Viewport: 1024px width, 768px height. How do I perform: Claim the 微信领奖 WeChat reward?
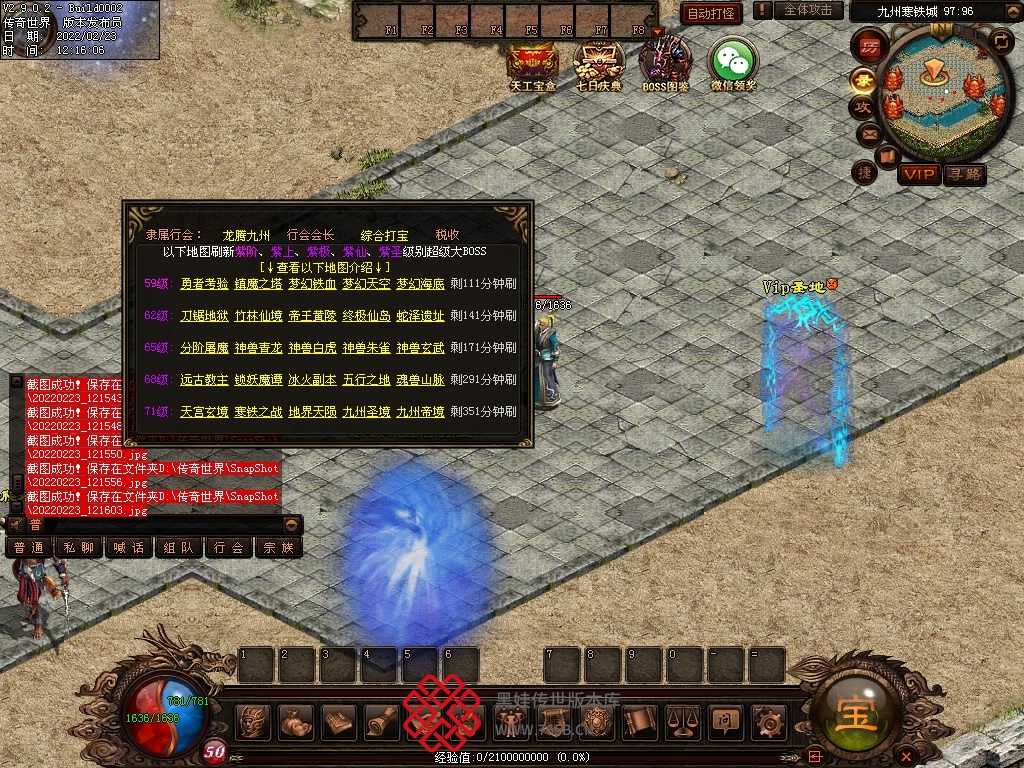tap(733, 62)
